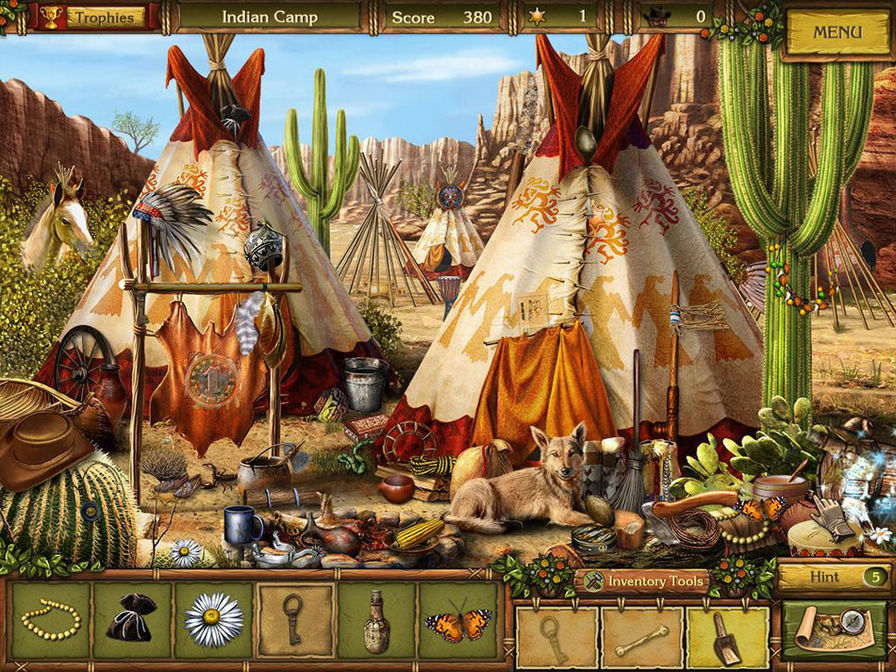896x672 pixels.
Task: Open the Trophies panel
Action: (94, 17)
